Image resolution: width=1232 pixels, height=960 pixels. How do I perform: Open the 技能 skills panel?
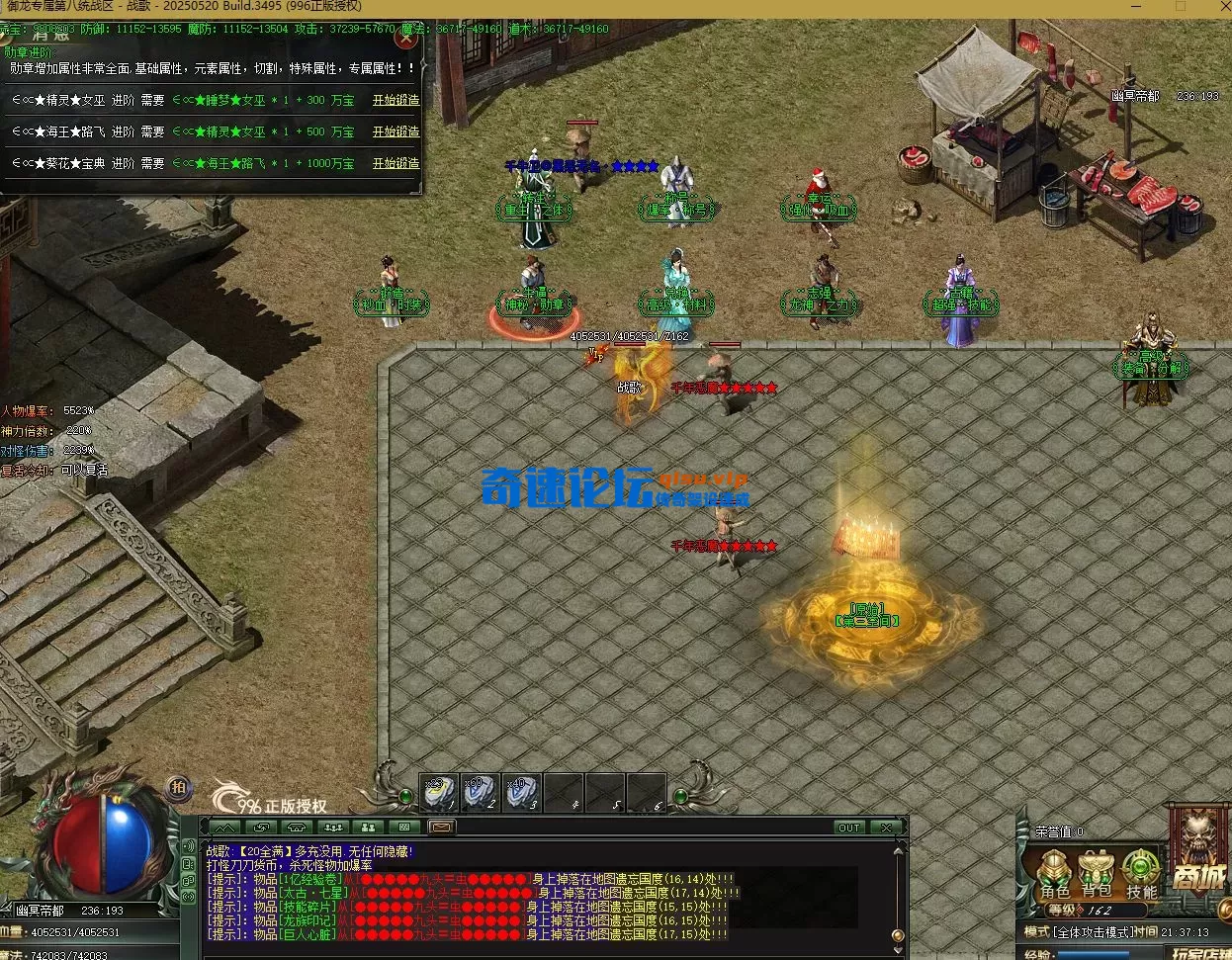[x=1141, y=875]
